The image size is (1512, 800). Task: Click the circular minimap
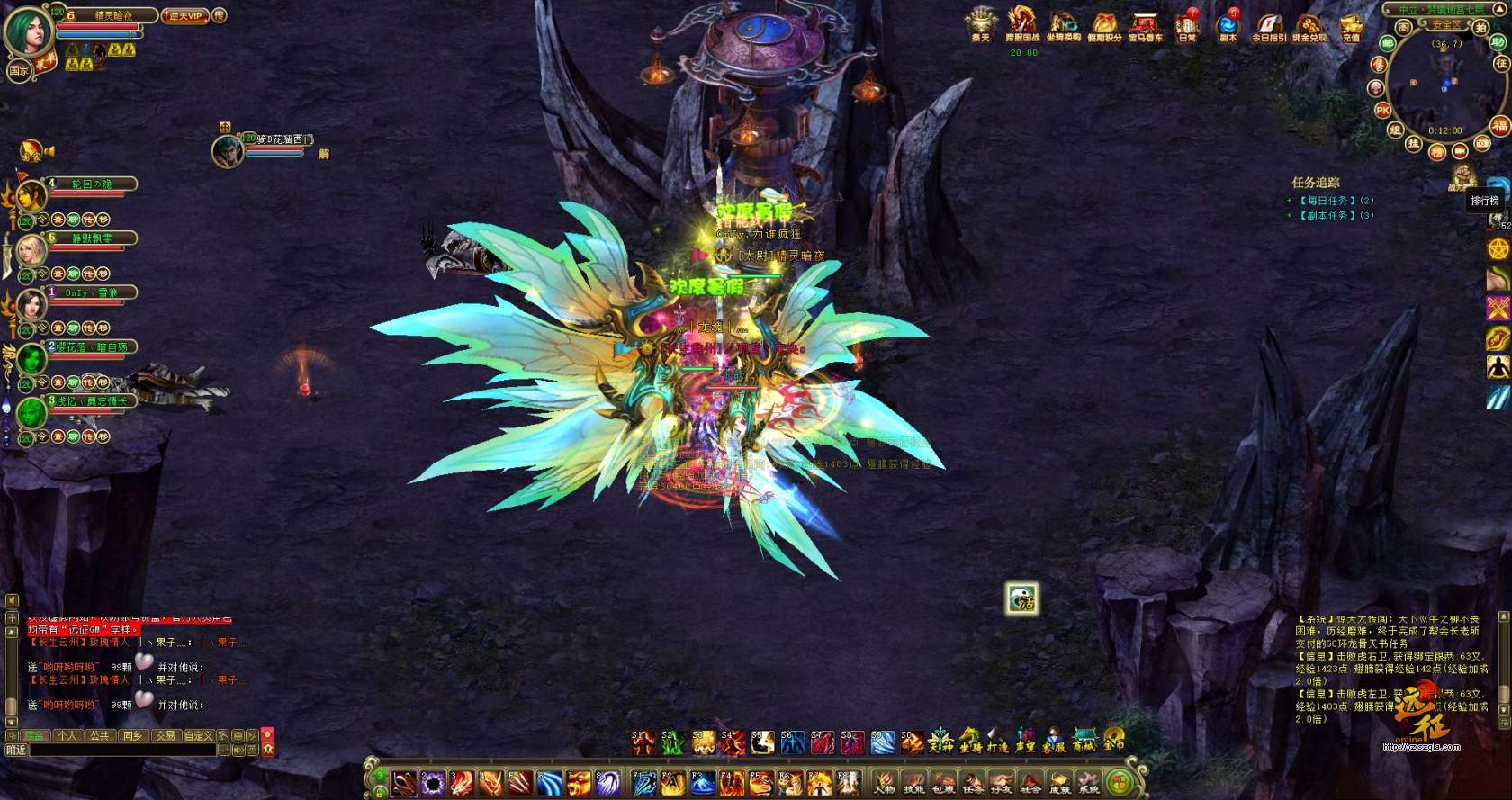click(x=1442, y=84)
